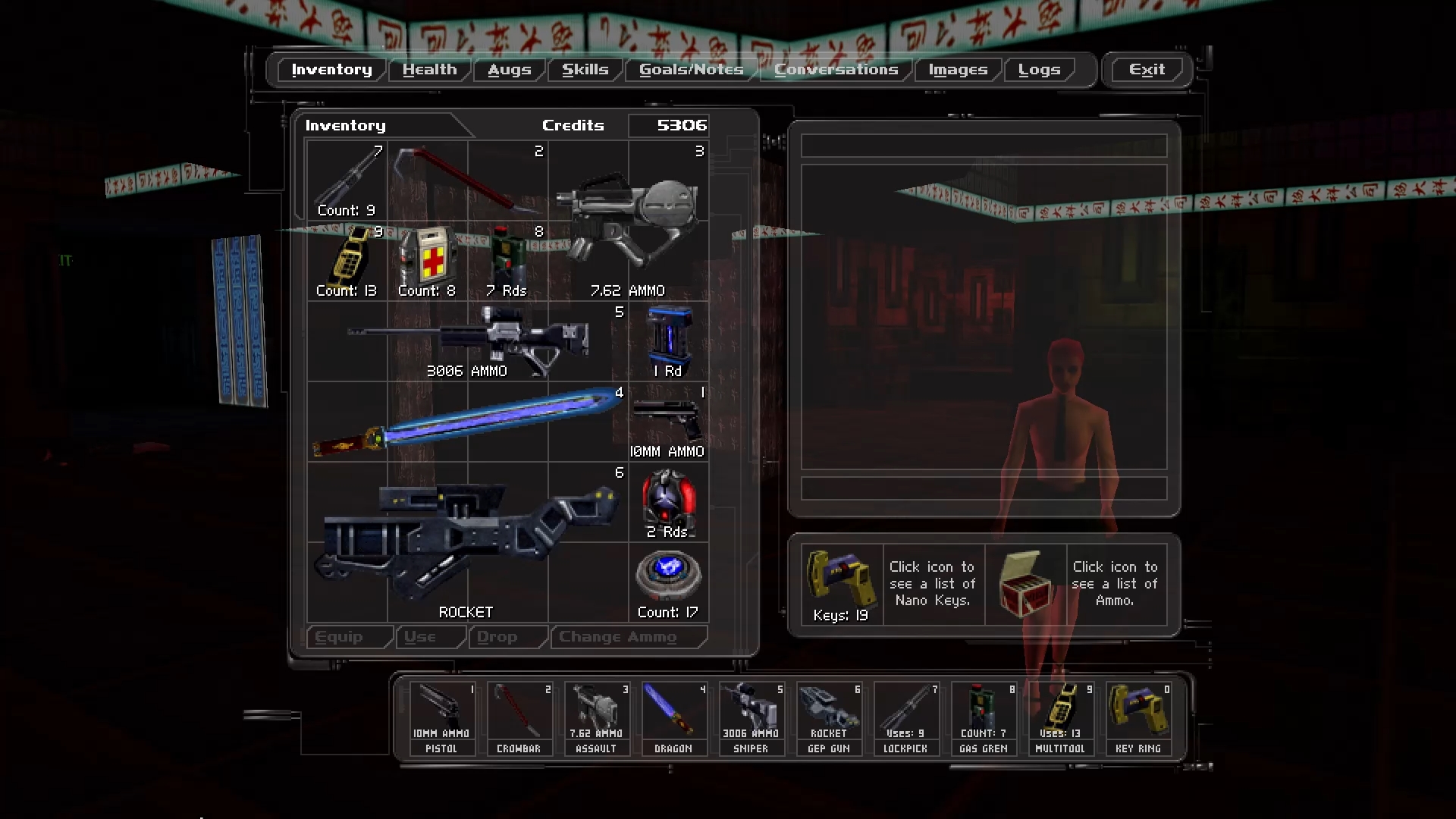Show the Skills tab
Image resolution: width=1456 pixels, height=819 pixels.
(585, 70)
